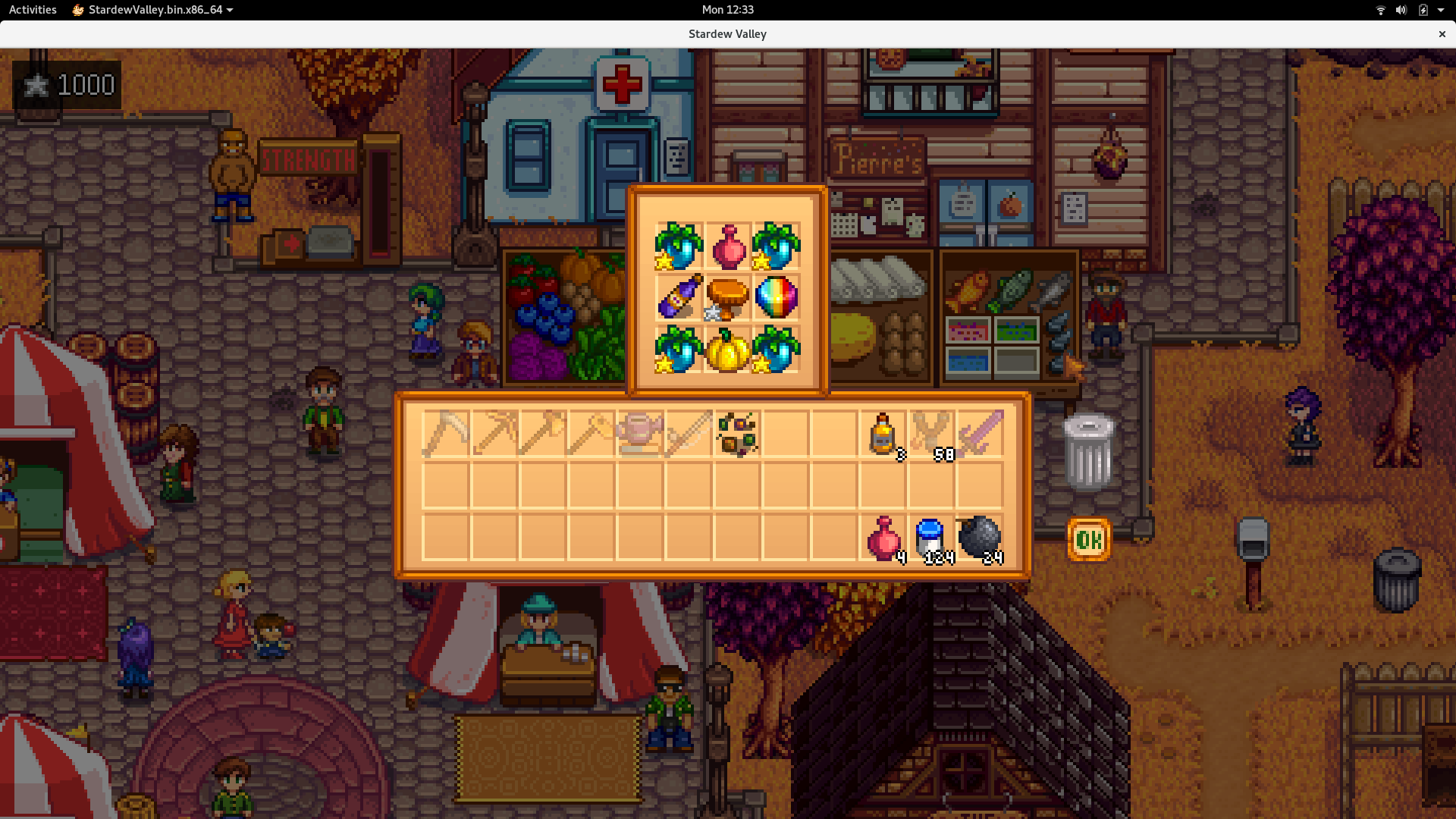
Task: Select the blue-lidded jar stack of 124
Action: (x=931, y=538)
